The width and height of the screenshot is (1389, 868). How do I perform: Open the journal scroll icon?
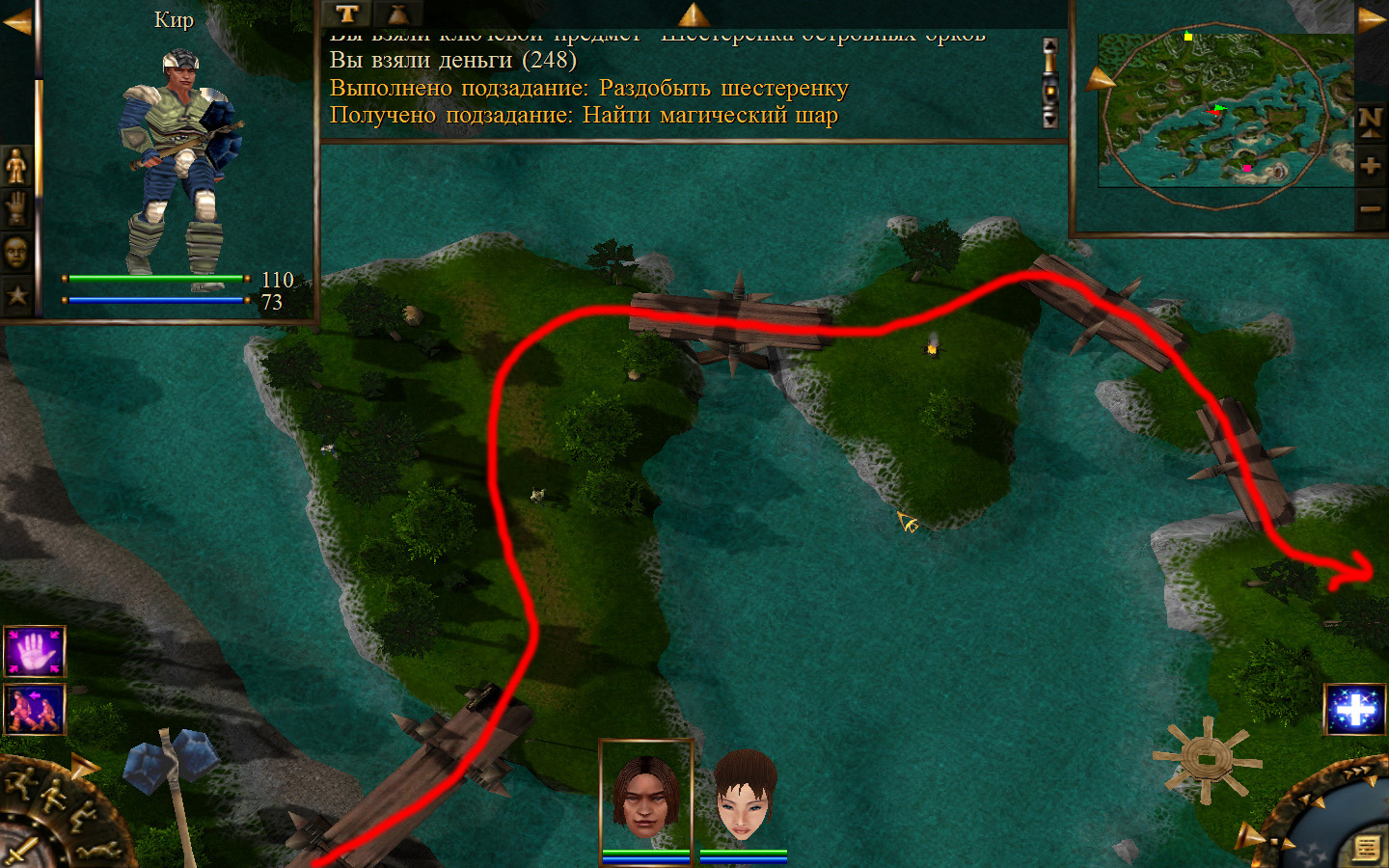pyautogui.click(x=1366, y=848)
